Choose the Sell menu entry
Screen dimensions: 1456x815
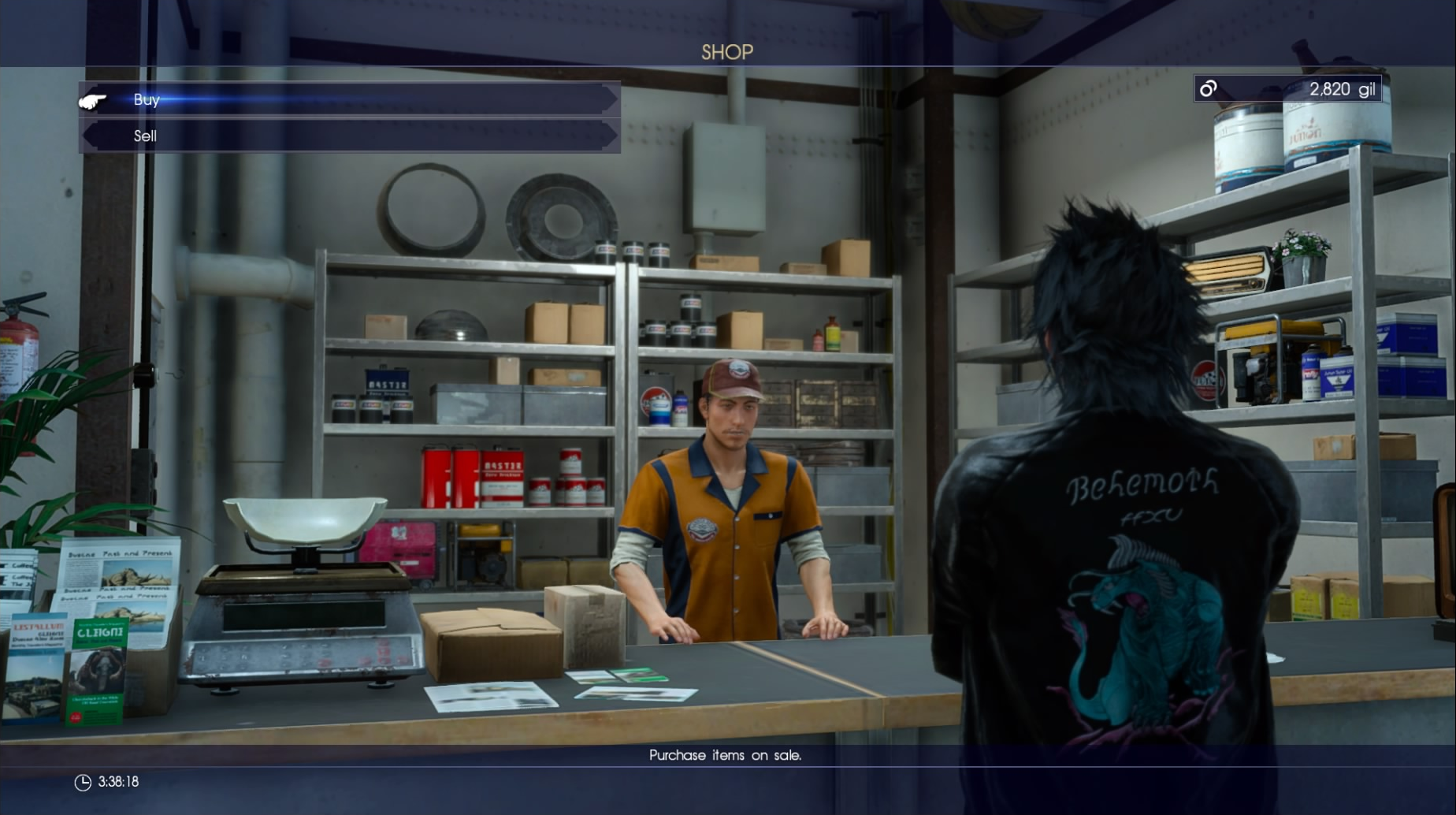point(146,136)
